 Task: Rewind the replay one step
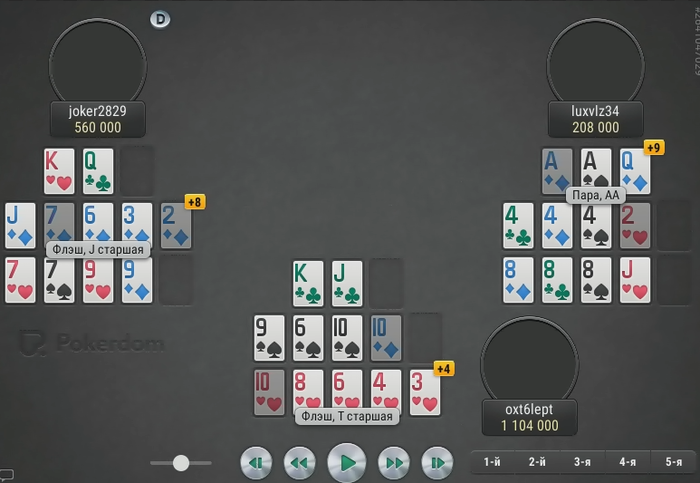coord(299,463)
